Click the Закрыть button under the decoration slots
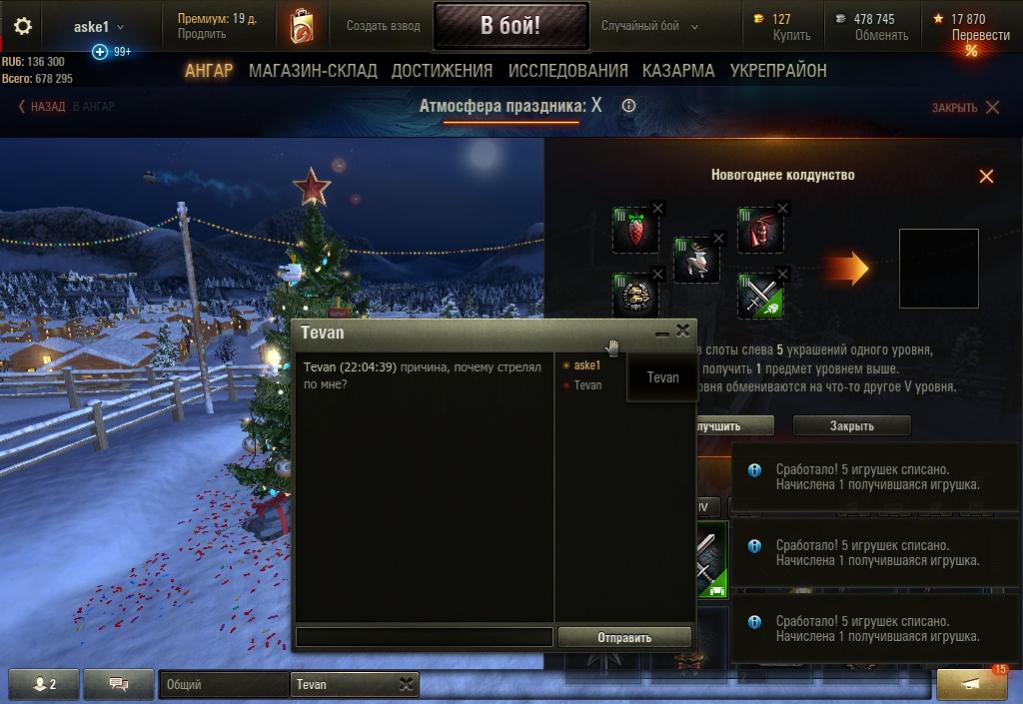The width and height of the screenshot is (1023, 704). pyautogui.click(x=851, y=426)
